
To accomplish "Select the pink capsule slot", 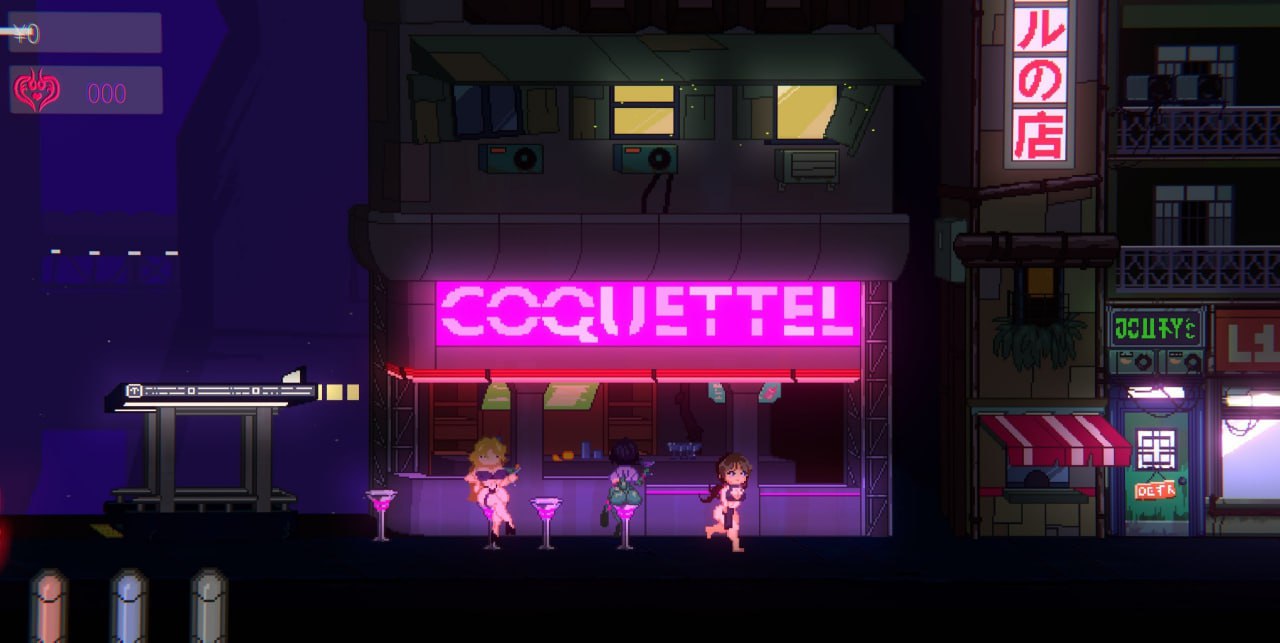I will coord(48,606).
